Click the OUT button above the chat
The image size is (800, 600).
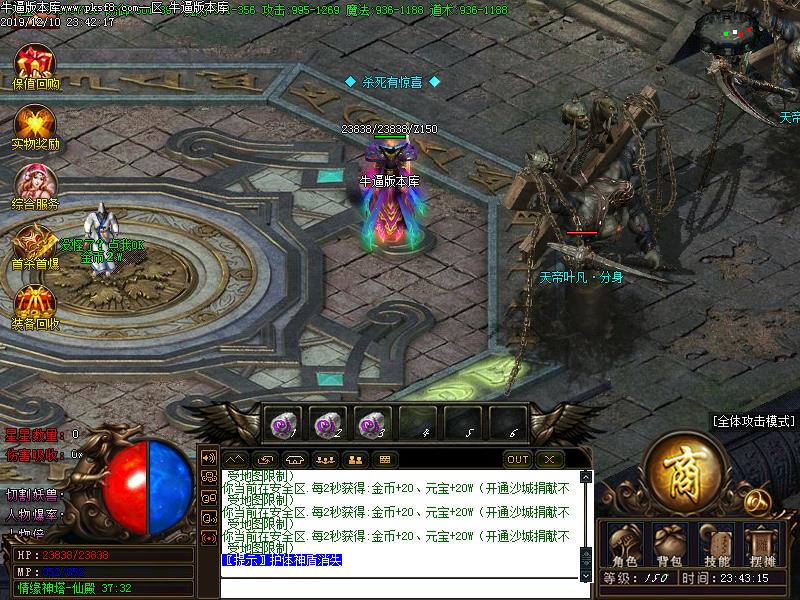[518, 460]
